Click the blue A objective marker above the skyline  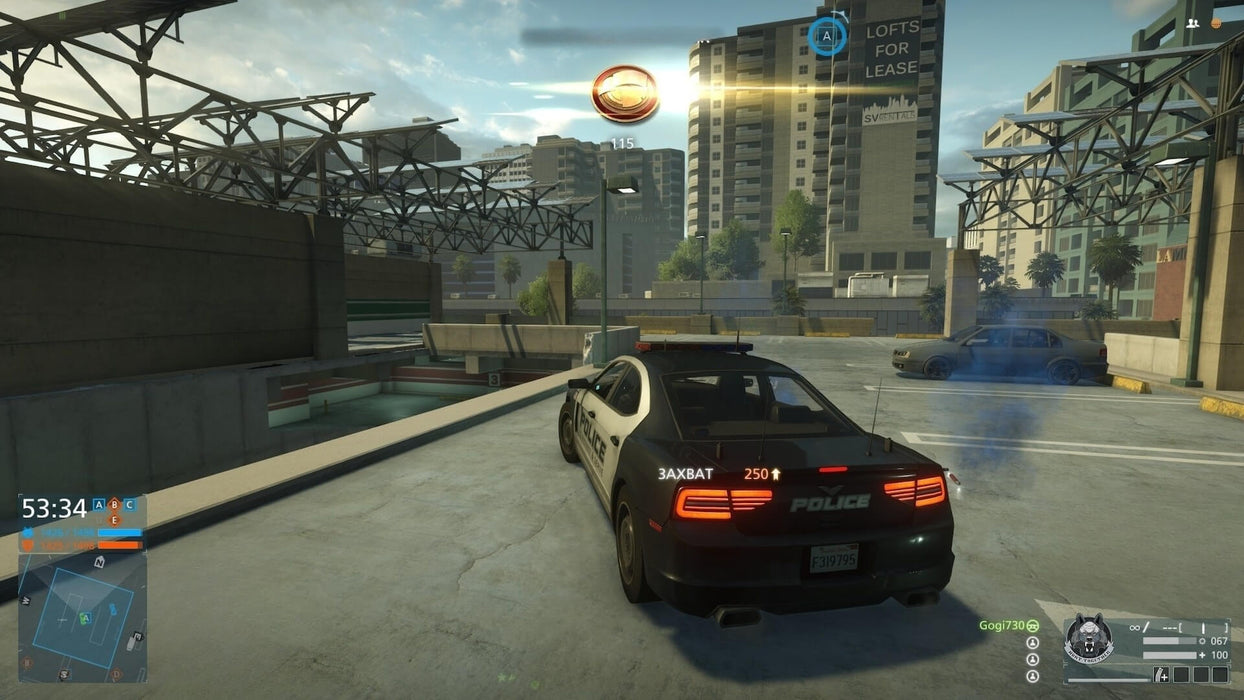pos(826,37)
